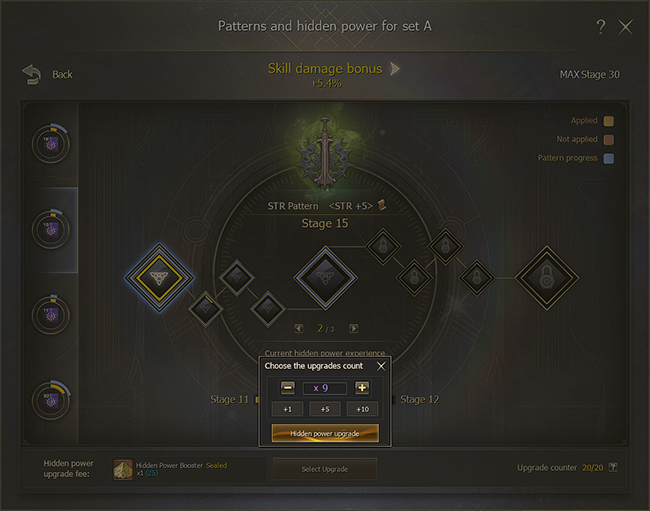Increase the upgrades count with plus

pyautogui.click(x=362, y=388)
